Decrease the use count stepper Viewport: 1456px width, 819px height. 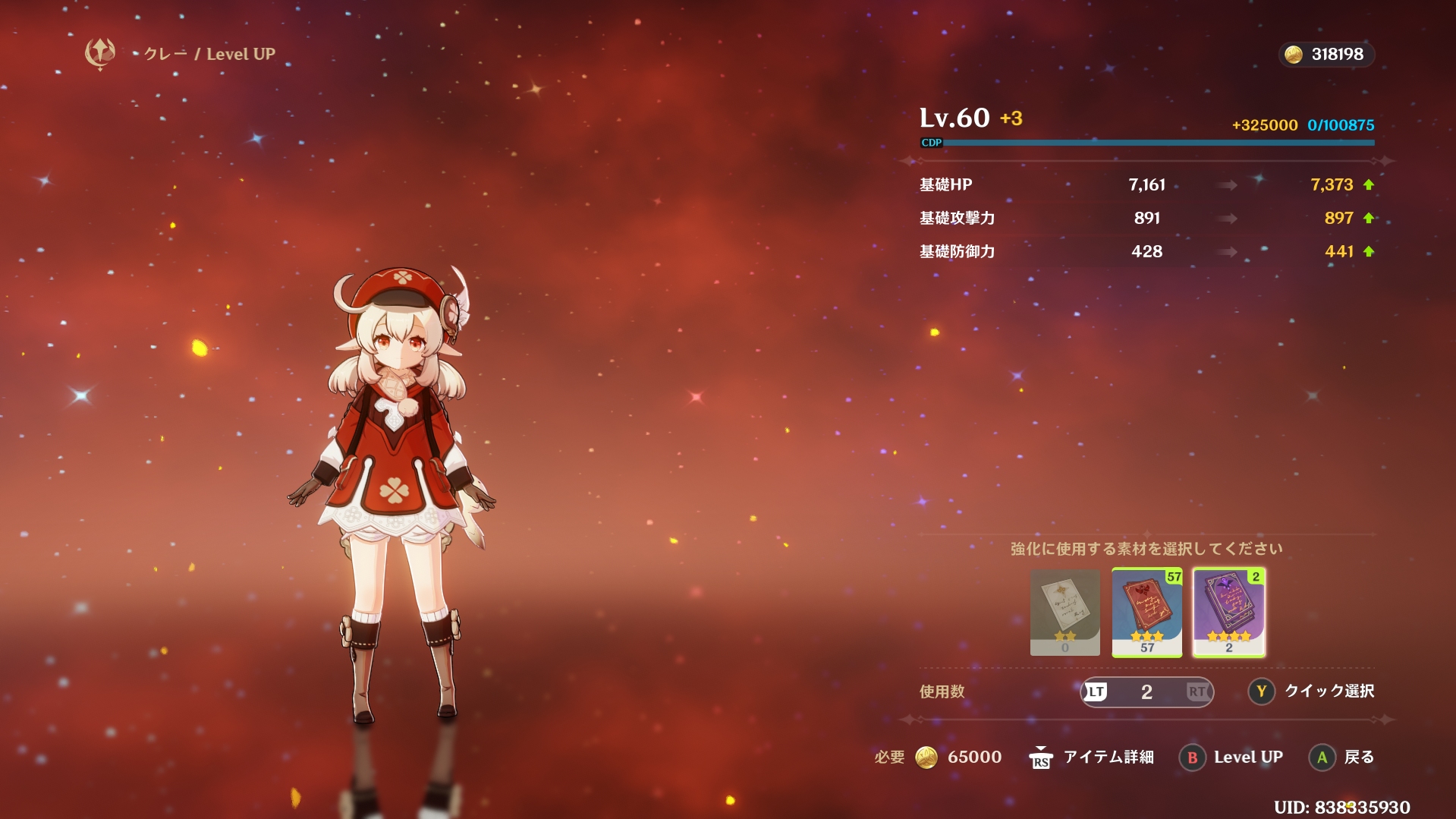tap(1096, 691)
